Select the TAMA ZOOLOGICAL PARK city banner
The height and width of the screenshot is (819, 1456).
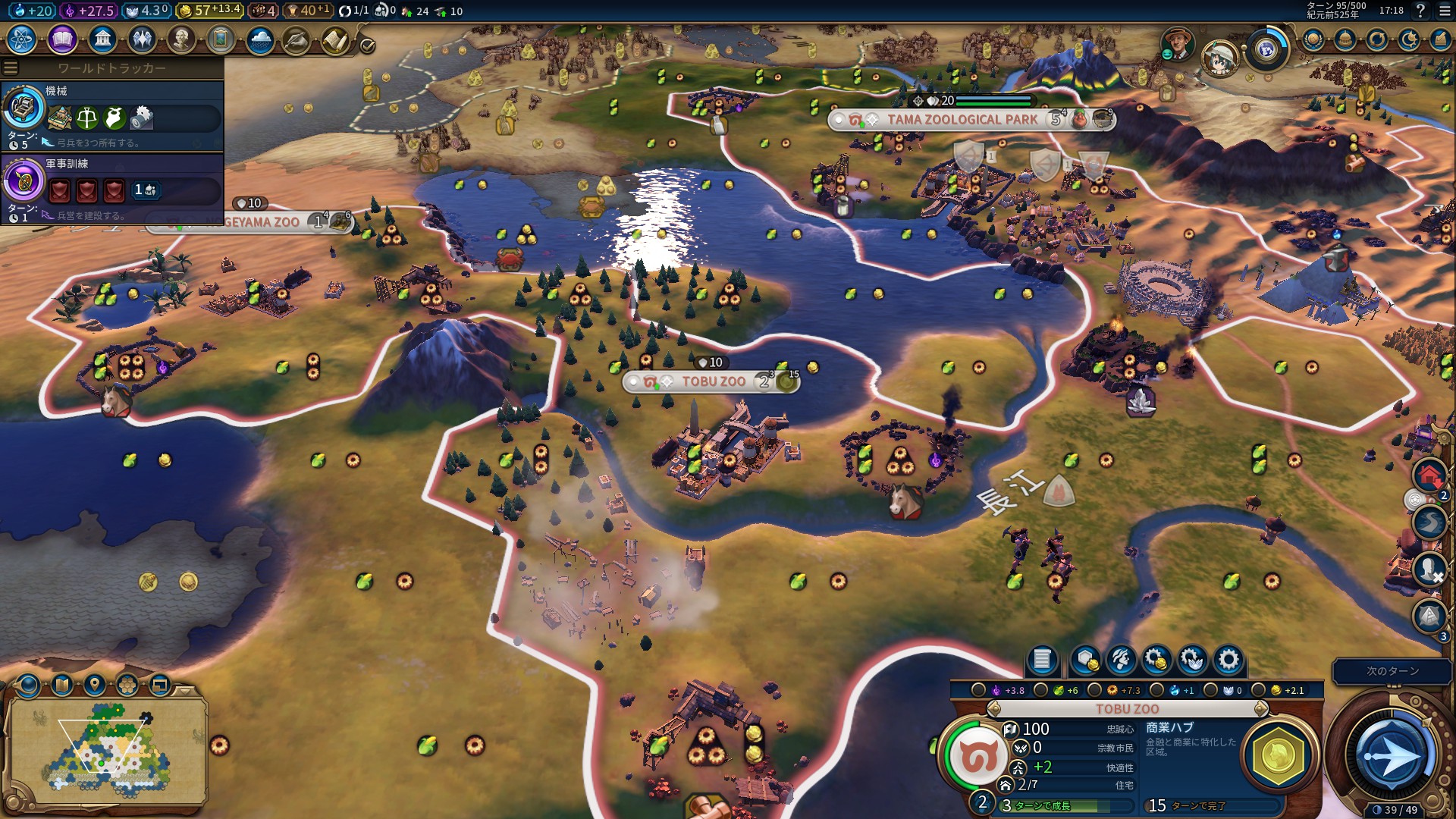[x=962, y=120]
